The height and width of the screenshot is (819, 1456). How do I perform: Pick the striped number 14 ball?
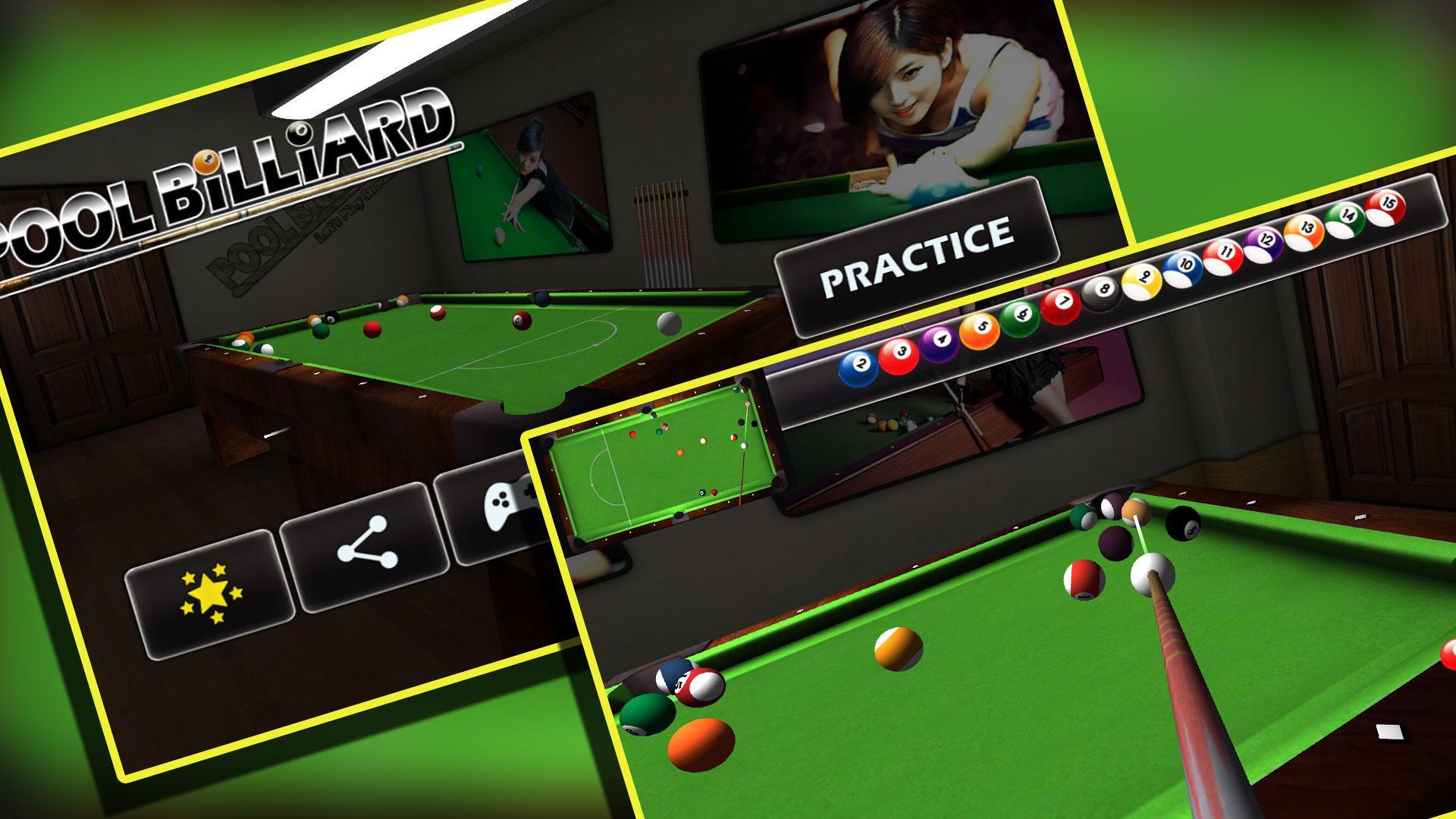point(1346,213)
